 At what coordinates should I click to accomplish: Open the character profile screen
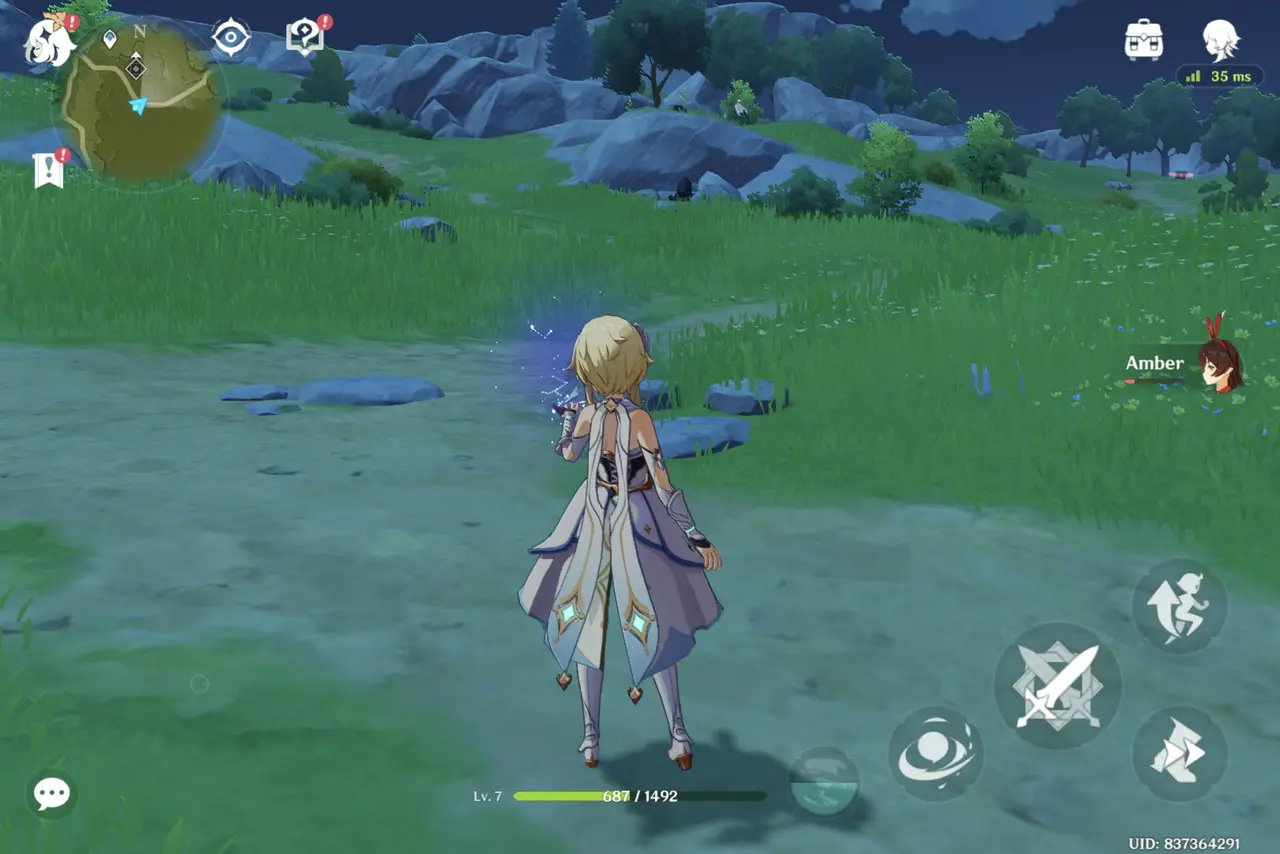click(1221, 40)
